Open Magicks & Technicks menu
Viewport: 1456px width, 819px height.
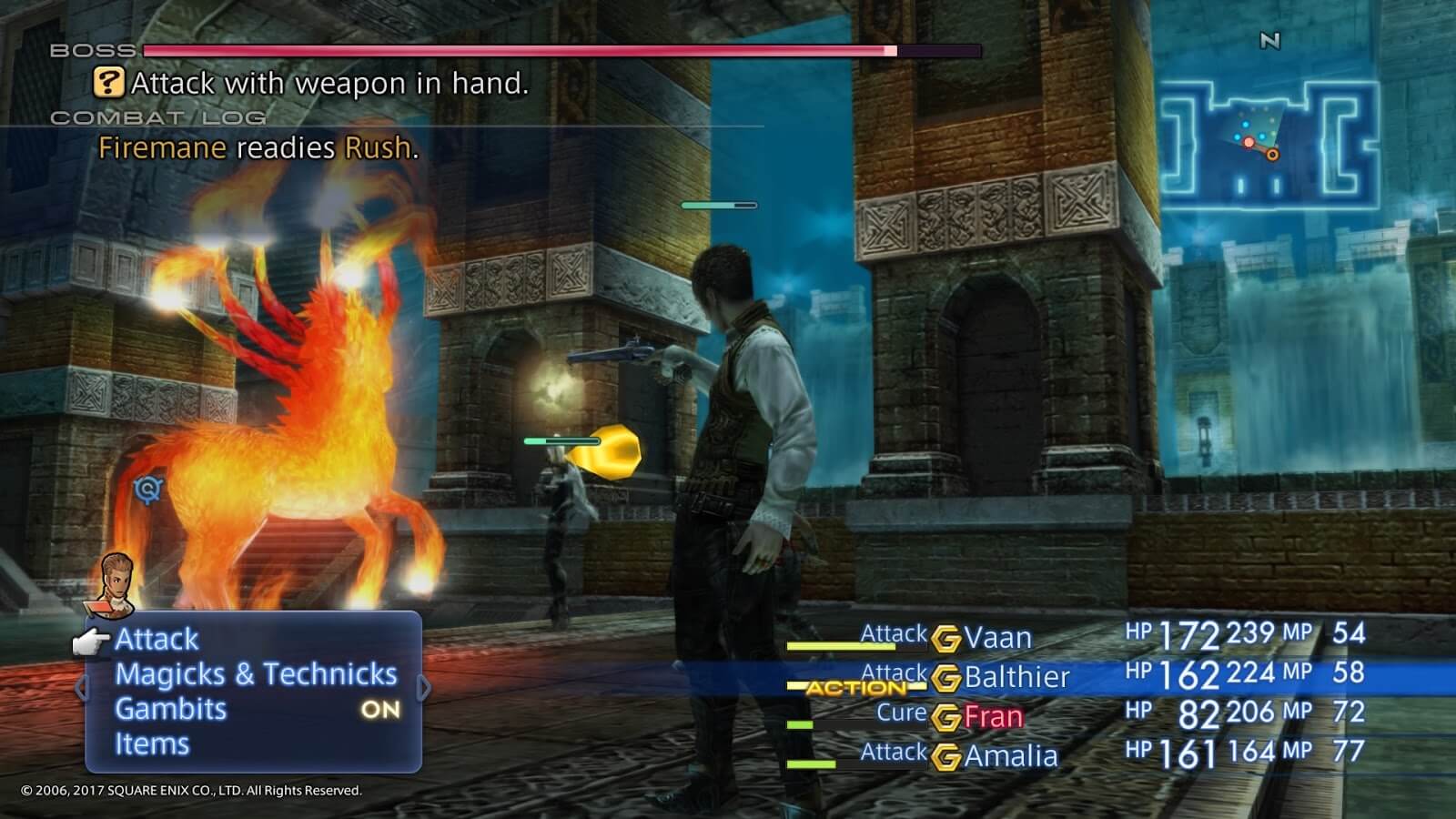(256, 674)
